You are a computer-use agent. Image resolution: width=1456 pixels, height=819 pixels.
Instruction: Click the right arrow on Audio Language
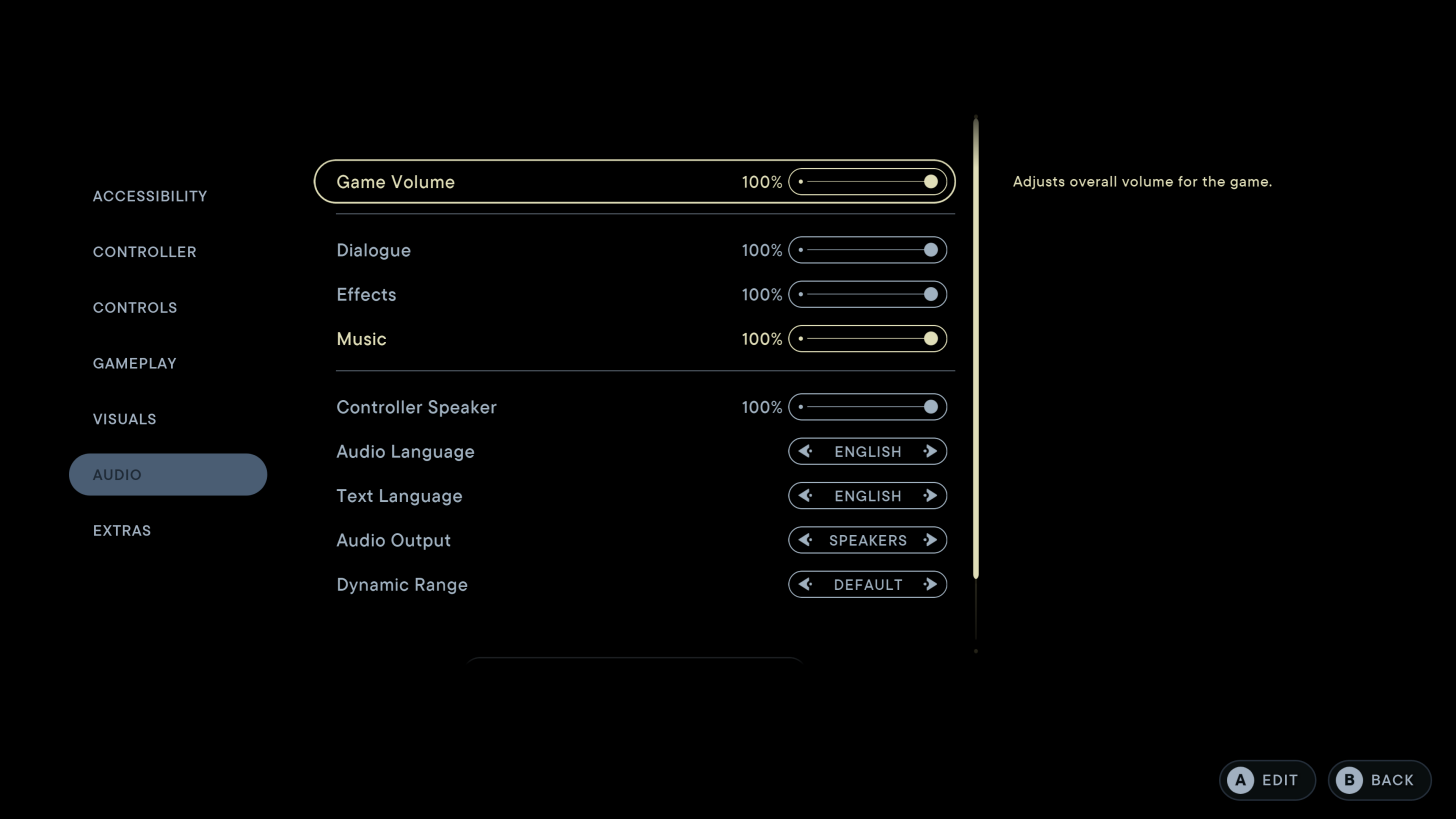[x=930, y=451]
